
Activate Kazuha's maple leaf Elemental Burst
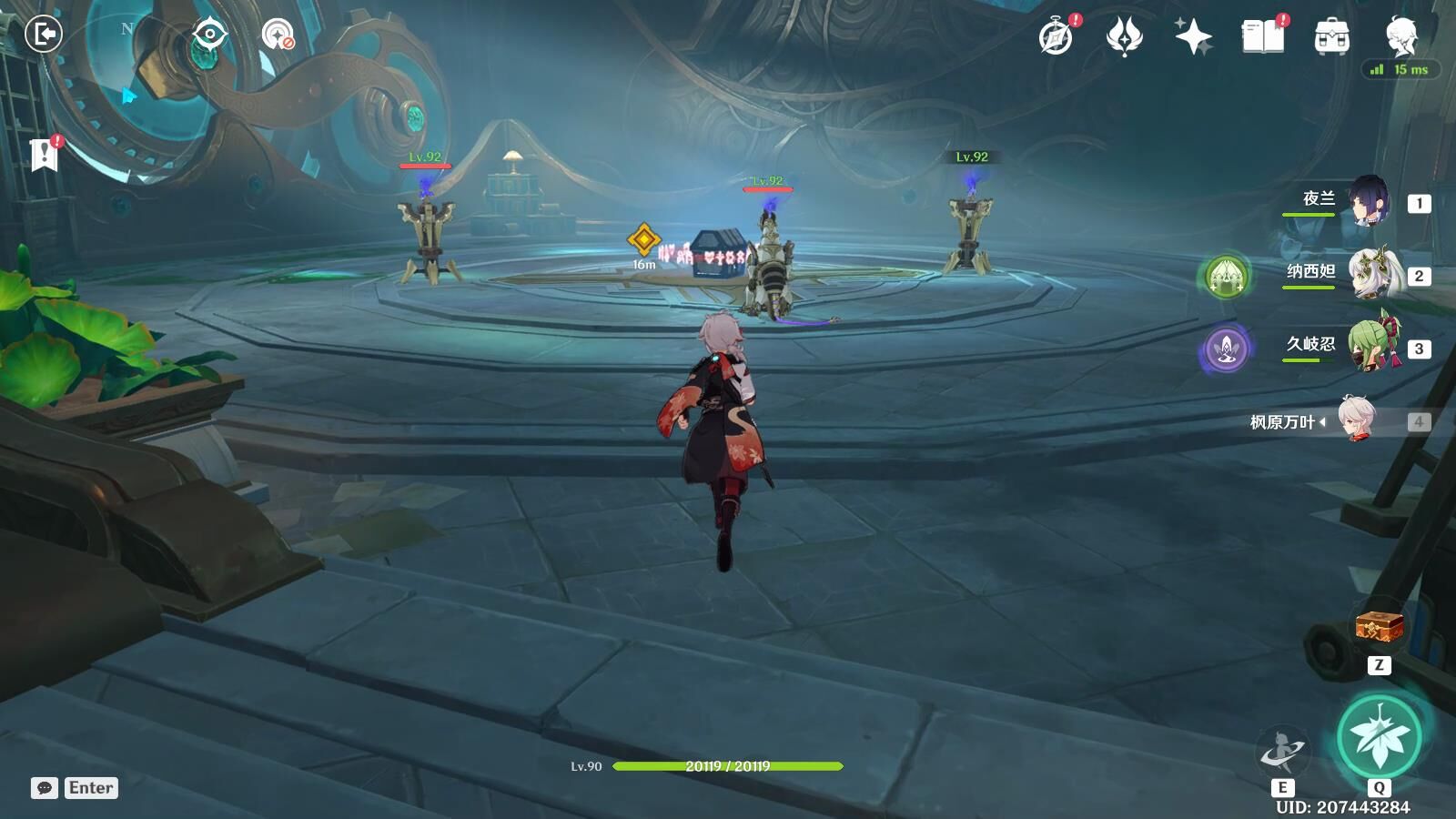(1380, 737)
